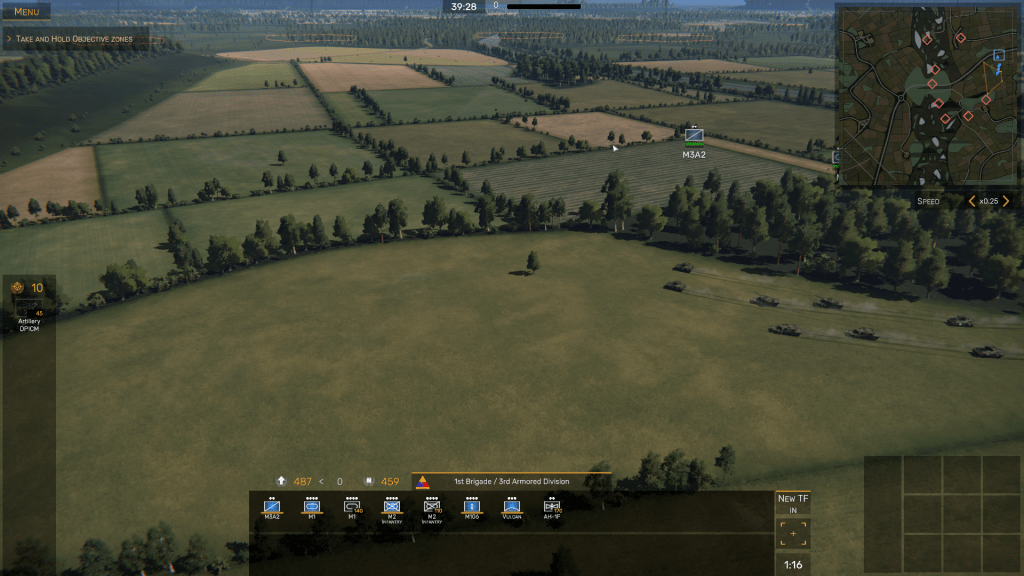Viewport: 1024px width, 576px height.
Task: Create a New TF task force
Action: coord(793,503)
